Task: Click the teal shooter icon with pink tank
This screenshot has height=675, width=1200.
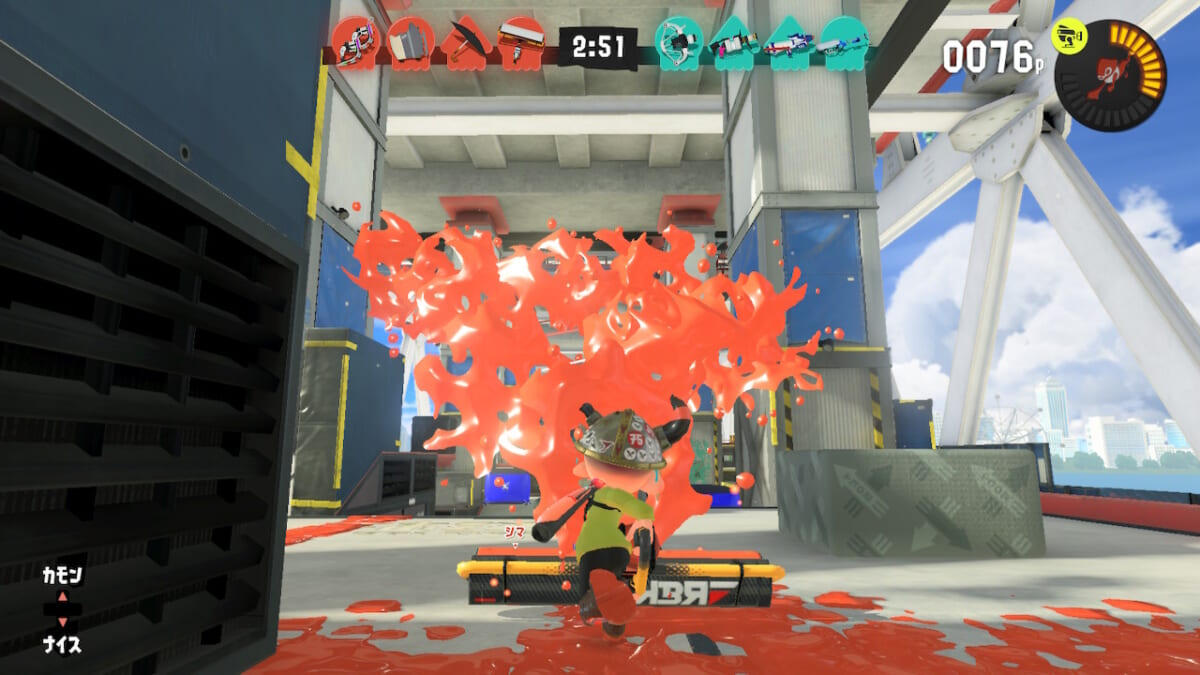Action: [x=734, y=42]
